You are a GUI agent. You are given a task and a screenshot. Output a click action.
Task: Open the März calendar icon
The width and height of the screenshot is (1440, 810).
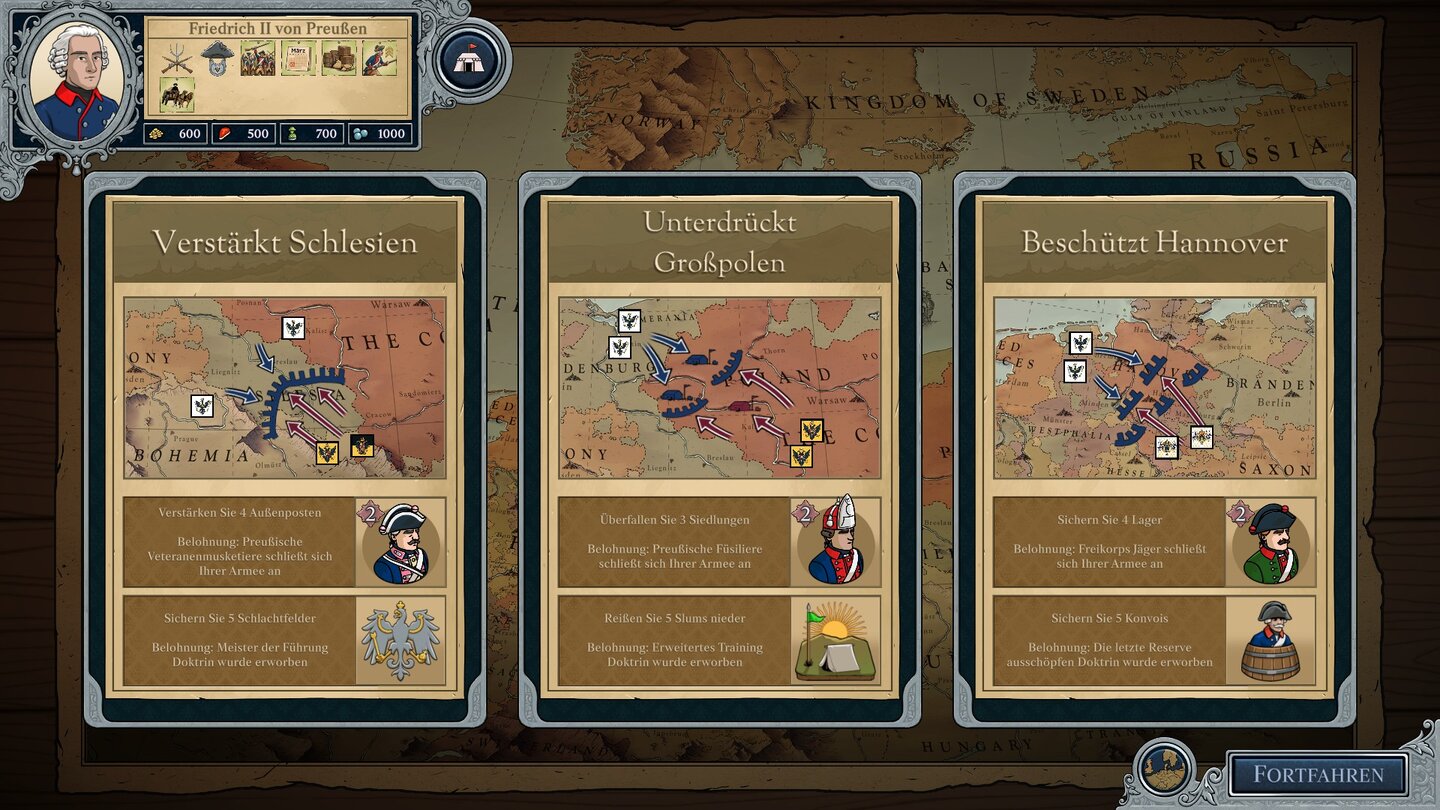tap(297, 58)
